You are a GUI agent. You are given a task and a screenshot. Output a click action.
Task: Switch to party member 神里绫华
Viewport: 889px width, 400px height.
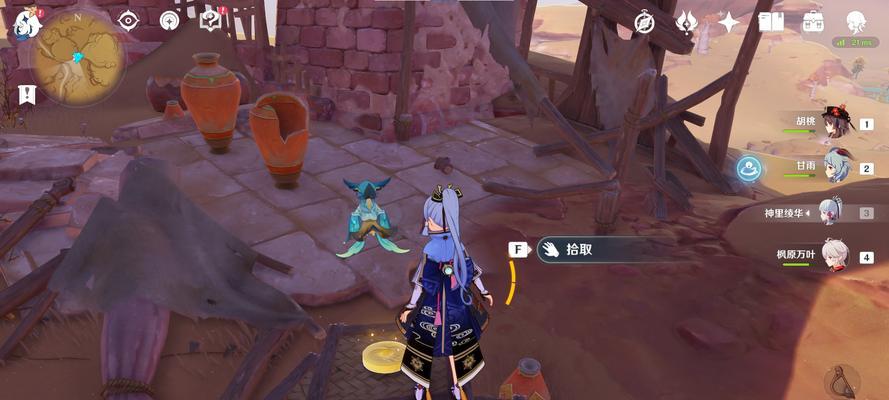[833, 211]
